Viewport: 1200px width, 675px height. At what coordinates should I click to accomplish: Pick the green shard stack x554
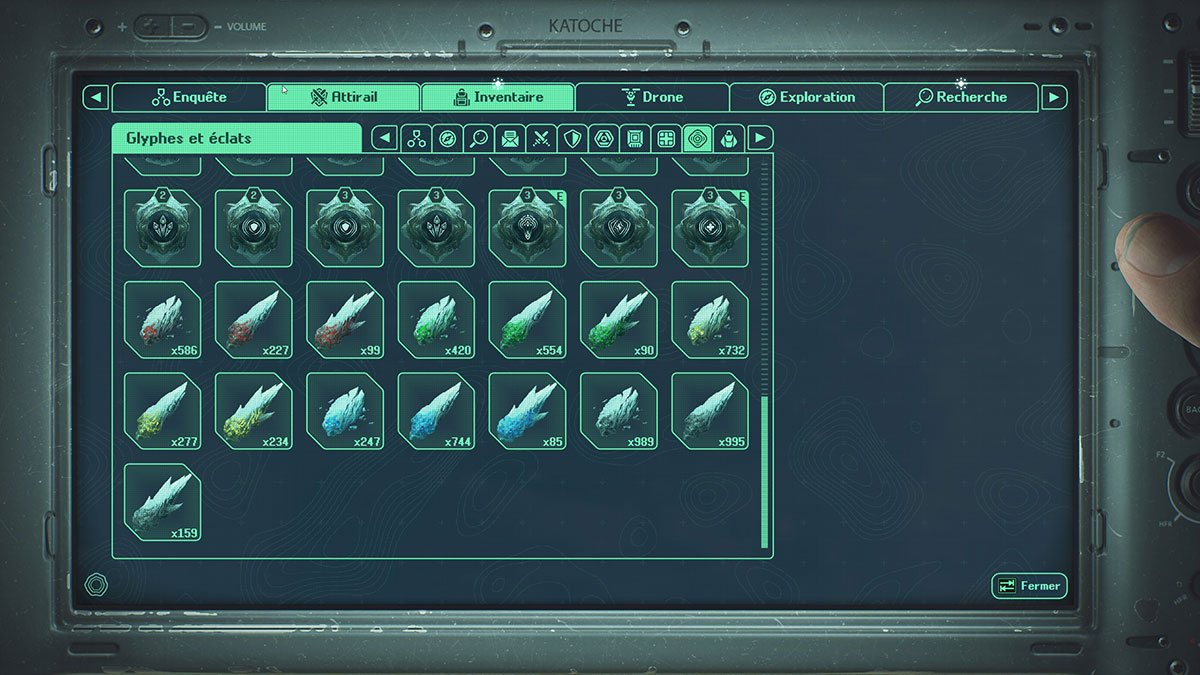point(527,320)
